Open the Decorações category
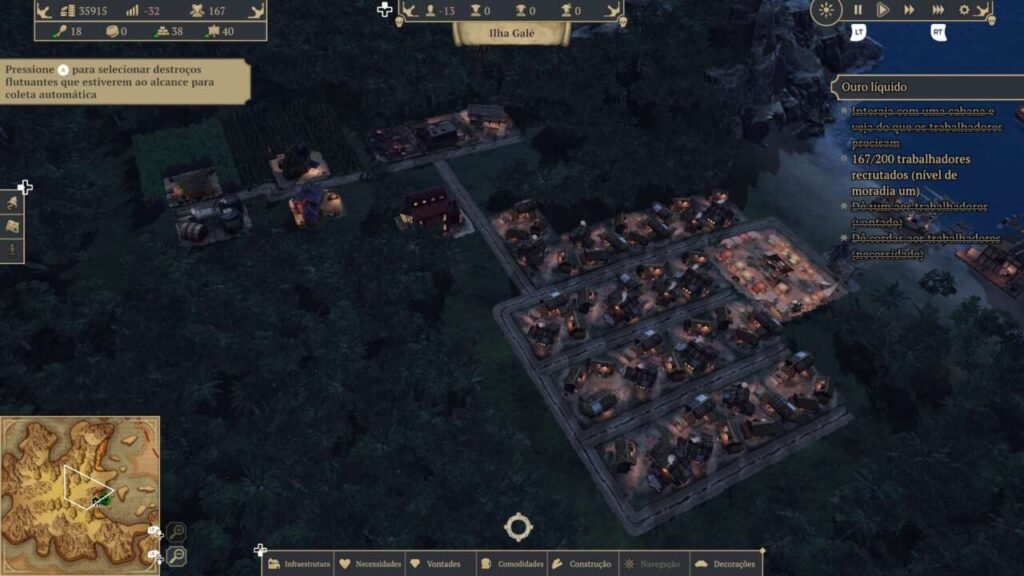Viewport: 1024px width, 576px height. 725,564
